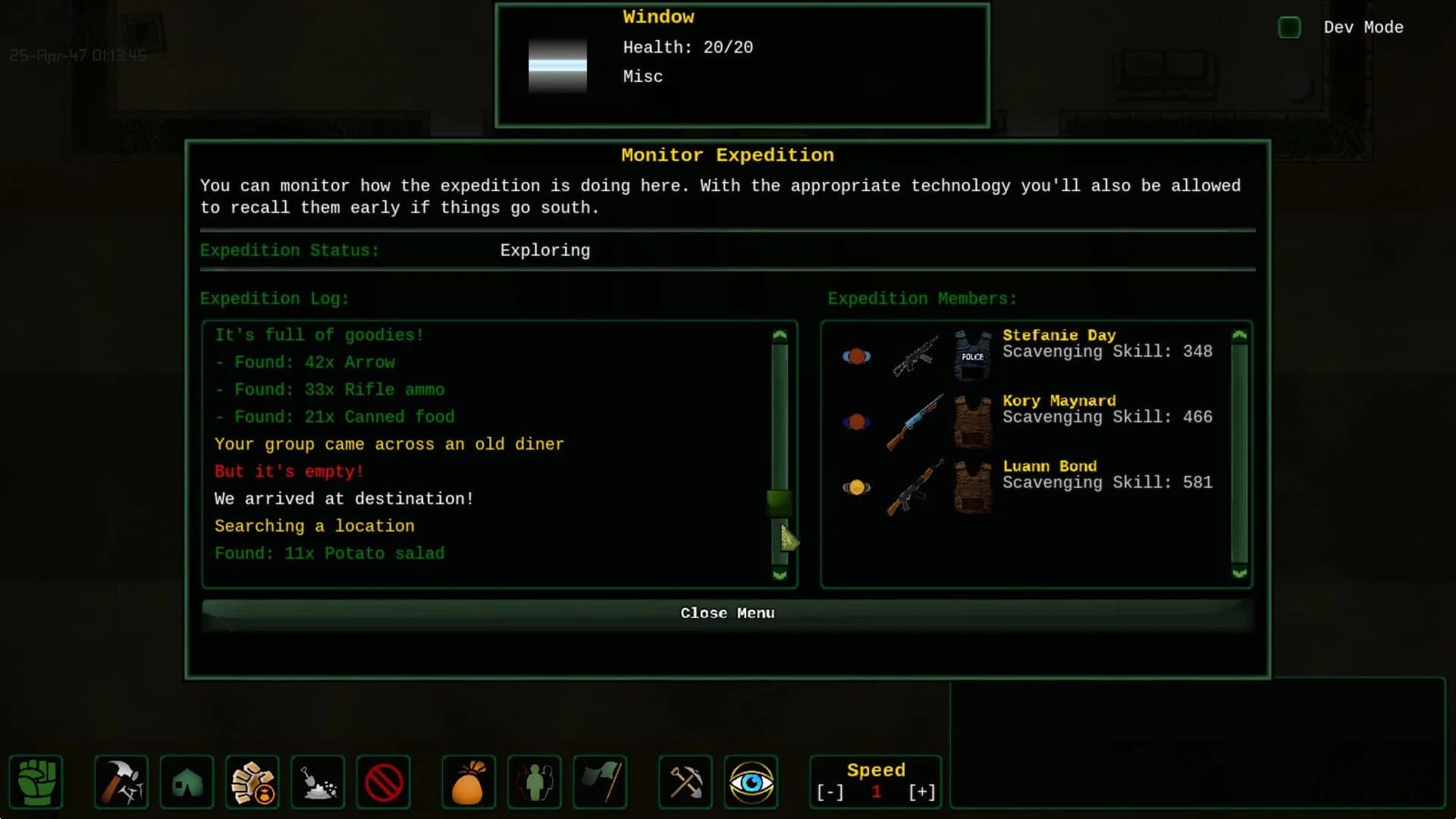Select the flag expedition icon
The height and width of the screenshot is (819, 1456).
tap(599, 782)
